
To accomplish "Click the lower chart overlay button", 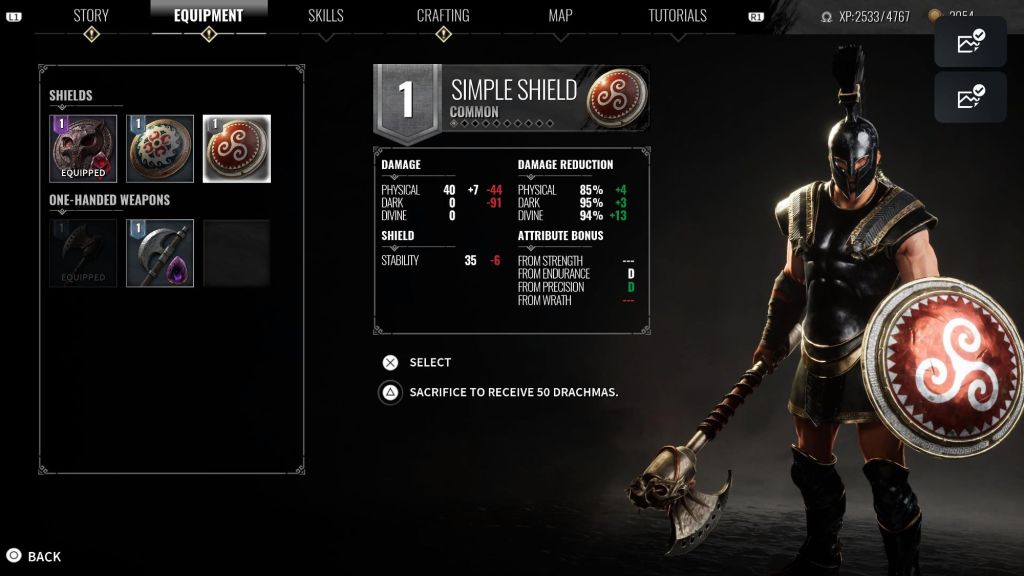I will coord(970,97).
